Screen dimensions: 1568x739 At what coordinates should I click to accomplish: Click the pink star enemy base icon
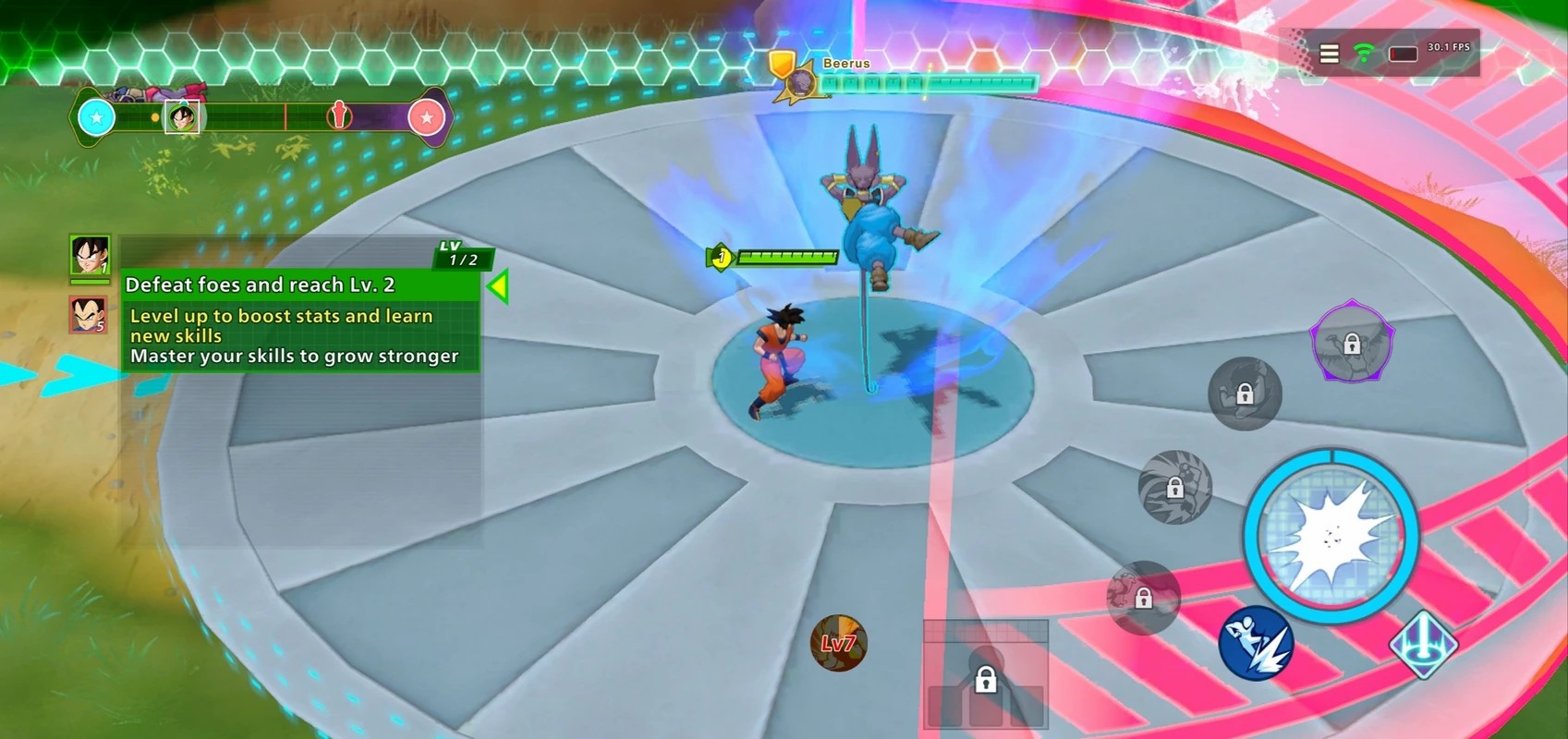[426, 118]
